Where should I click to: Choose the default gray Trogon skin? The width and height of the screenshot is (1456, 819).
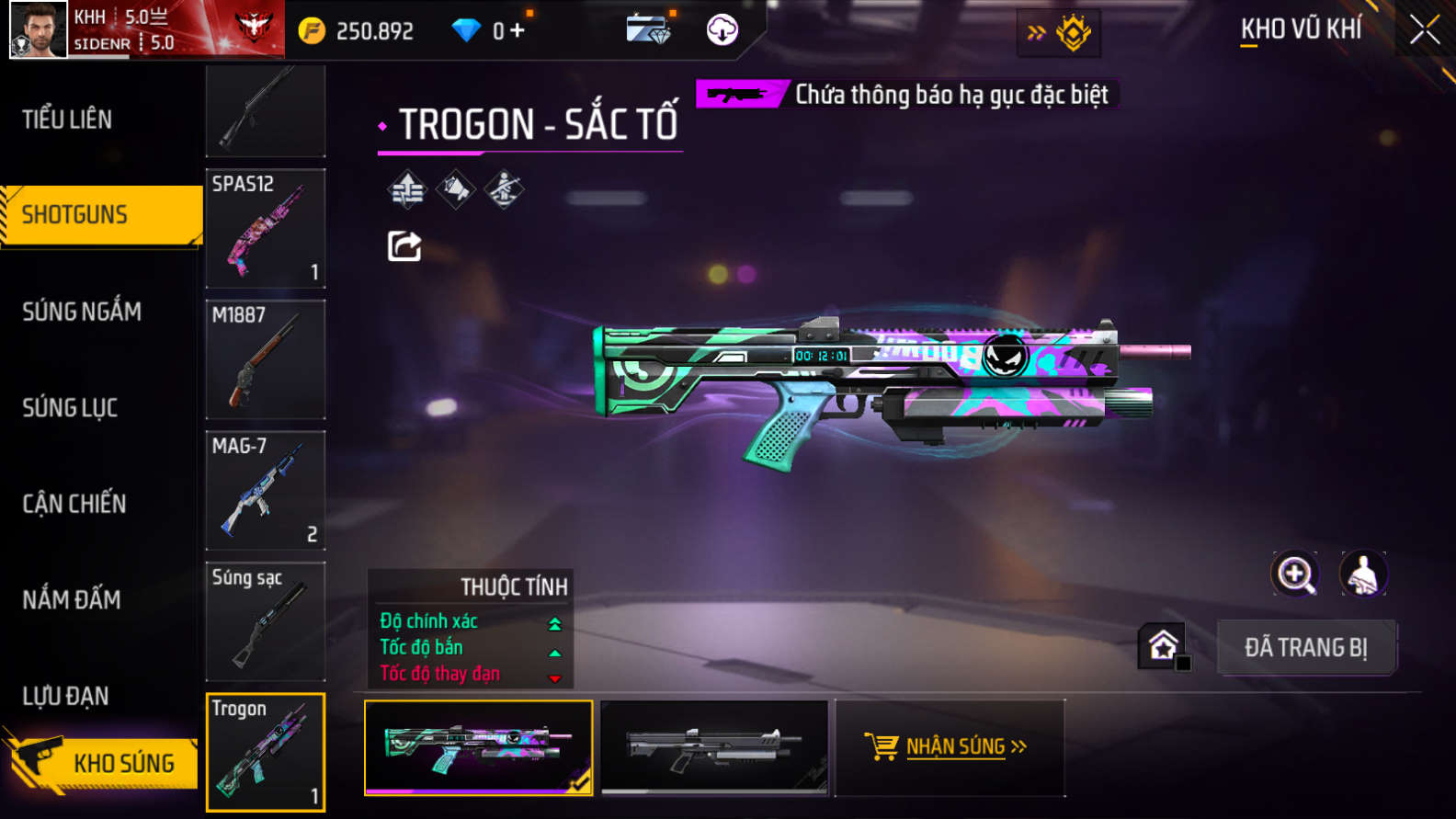[714, 747]
